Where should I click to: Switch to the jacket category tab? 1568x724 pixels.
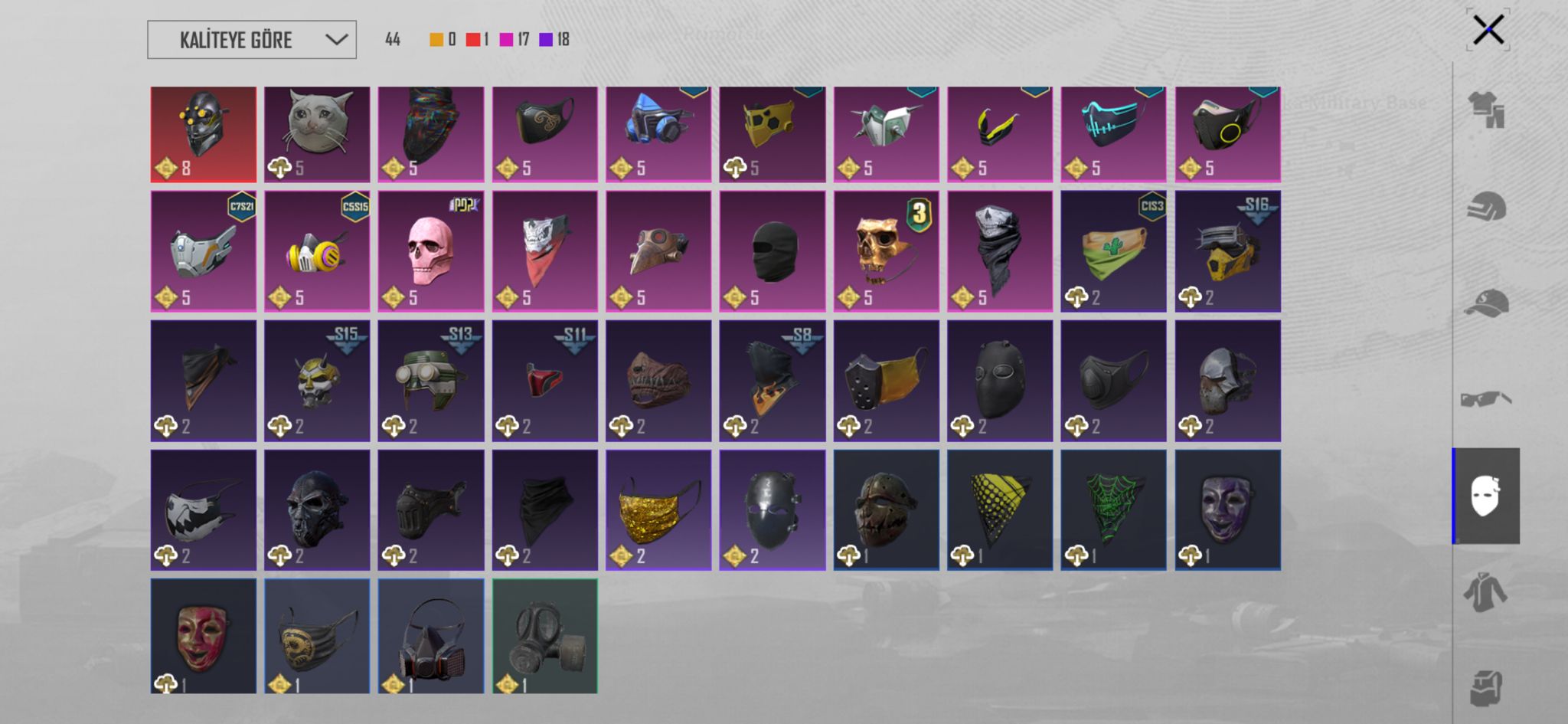point(1486,592)
